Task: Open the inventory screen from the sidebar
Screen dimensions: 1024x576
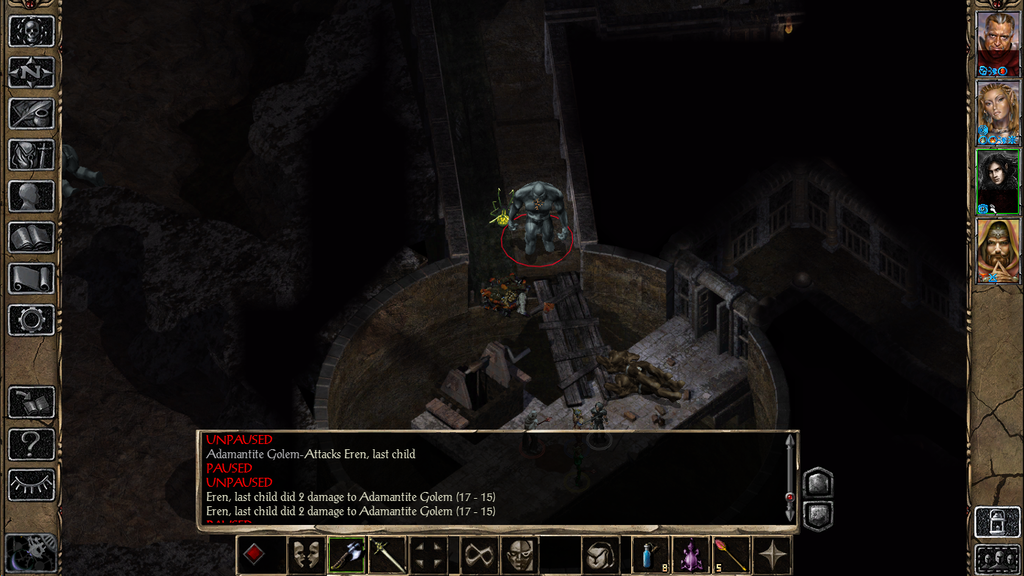Action: 31,155
